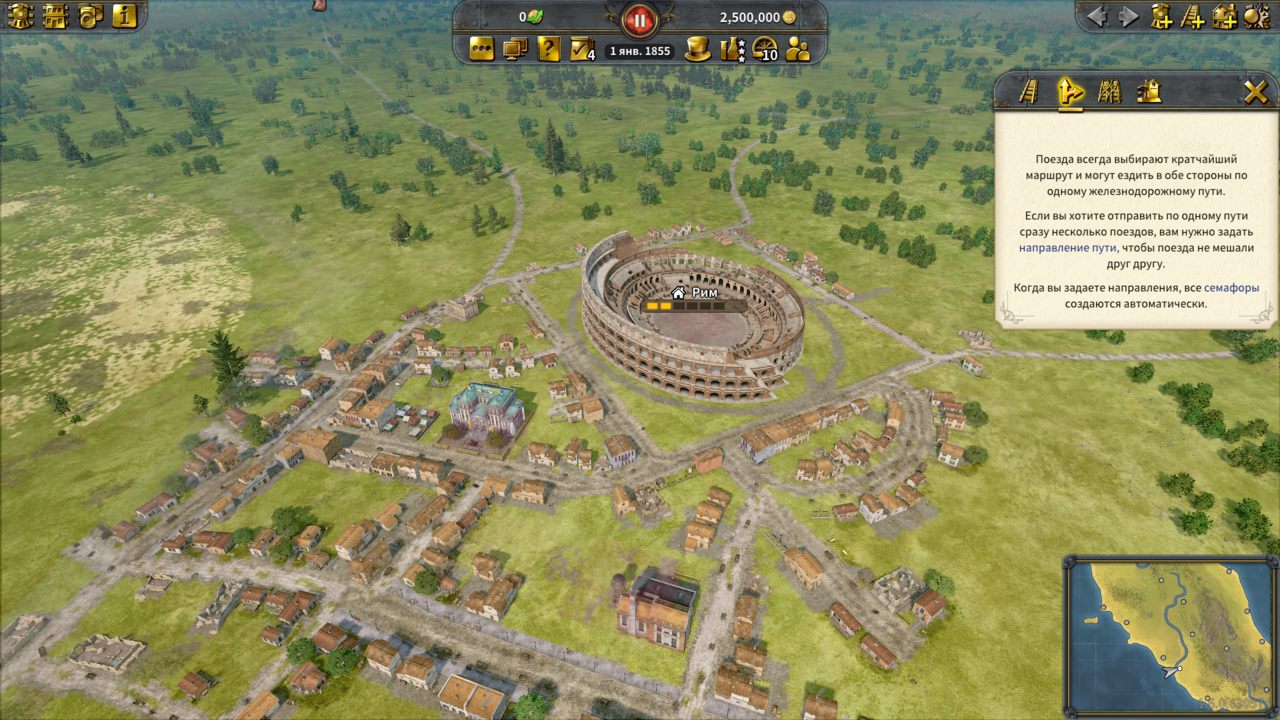This screenshot has height=720, width=1280.
Task: Select the build station house plus button
Action: tap(1224, 16)
